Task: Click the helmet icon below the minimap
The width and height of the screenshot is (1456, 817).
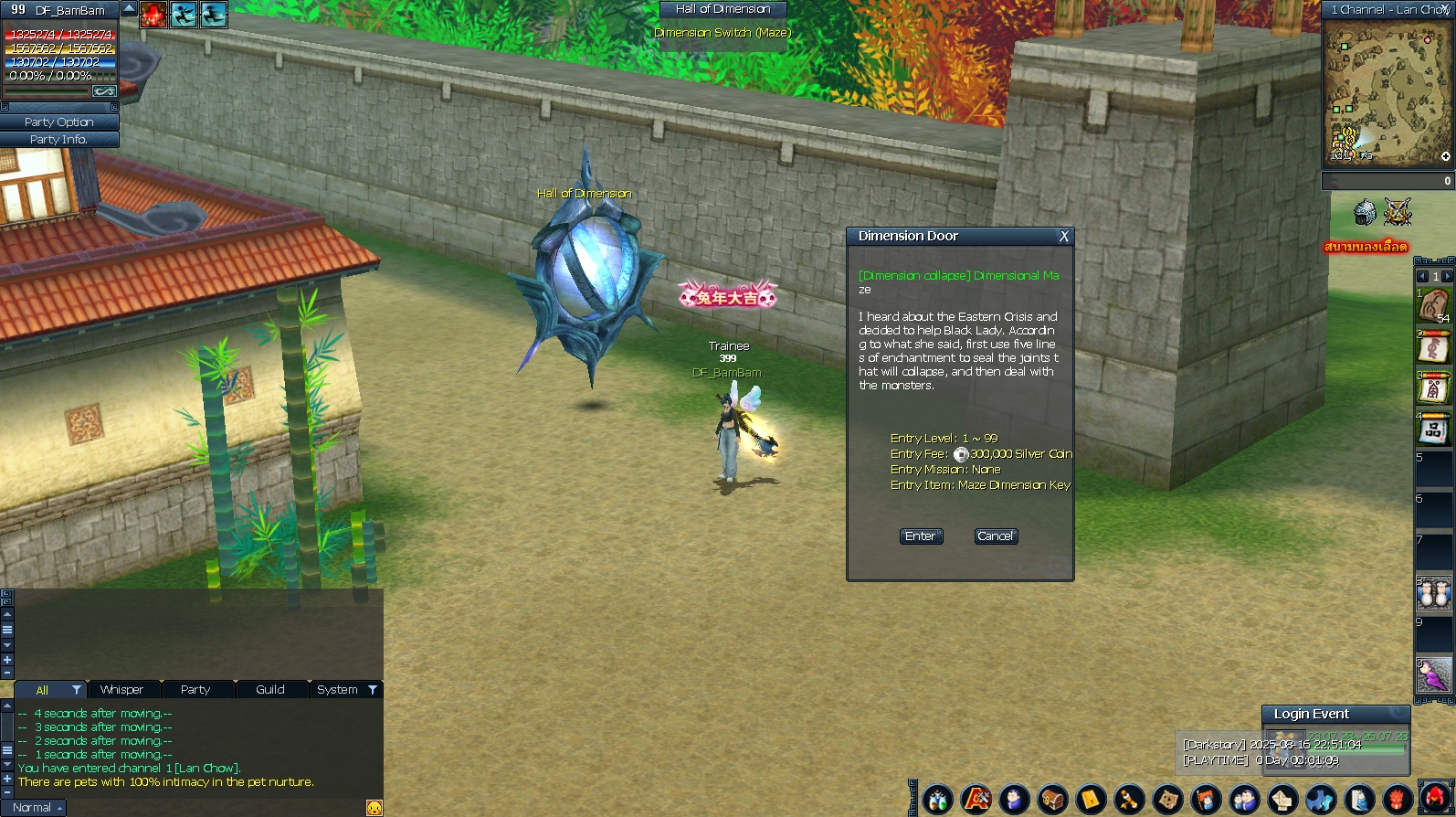Action: tap(1365, 213)
